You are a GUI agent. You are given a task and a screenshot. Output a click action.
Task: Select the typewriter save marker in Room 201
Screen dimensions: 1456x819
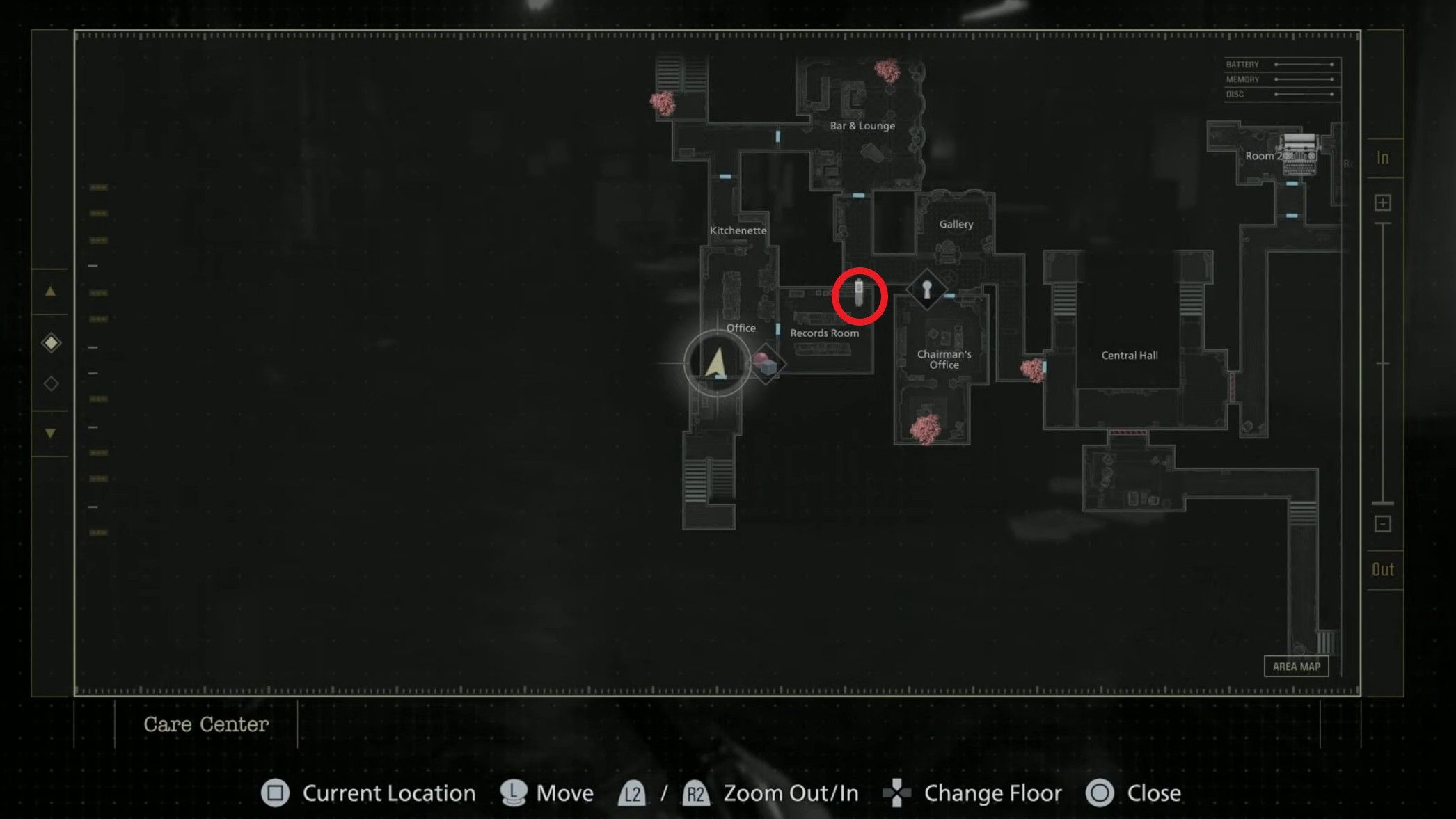1299,153
